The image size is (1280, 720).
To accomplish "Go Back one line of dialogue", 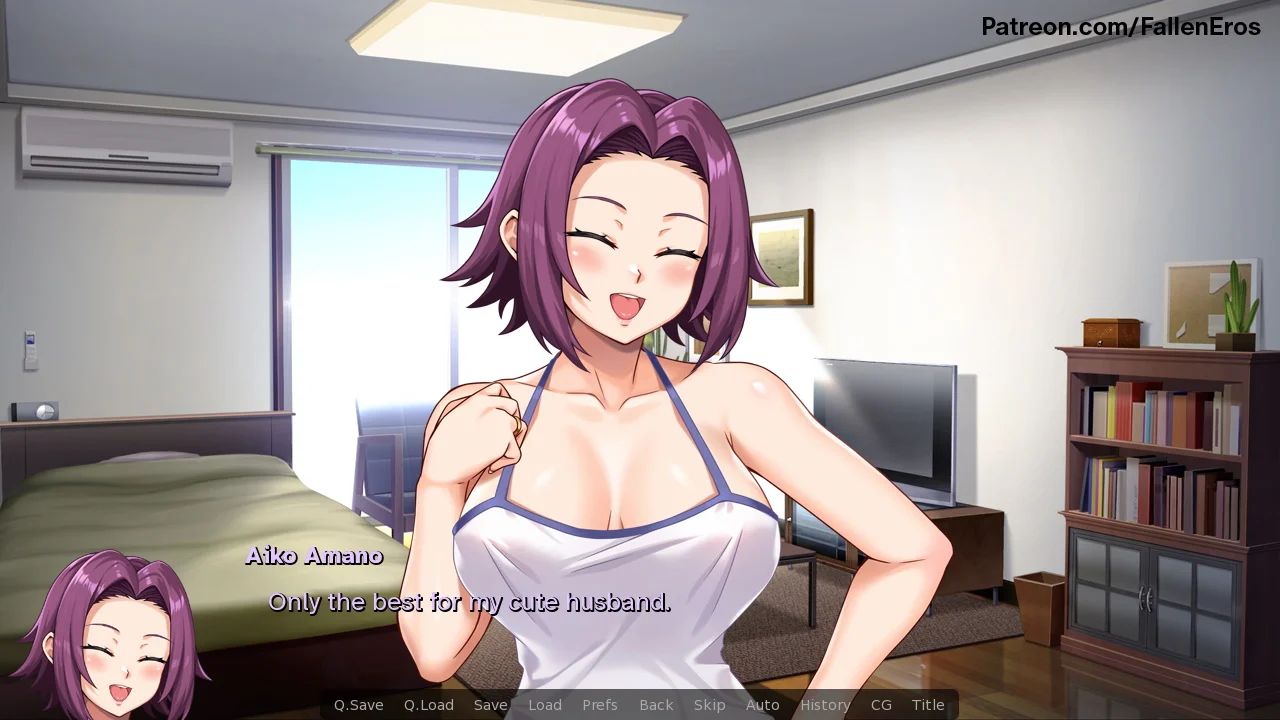I will pos(656,705).
